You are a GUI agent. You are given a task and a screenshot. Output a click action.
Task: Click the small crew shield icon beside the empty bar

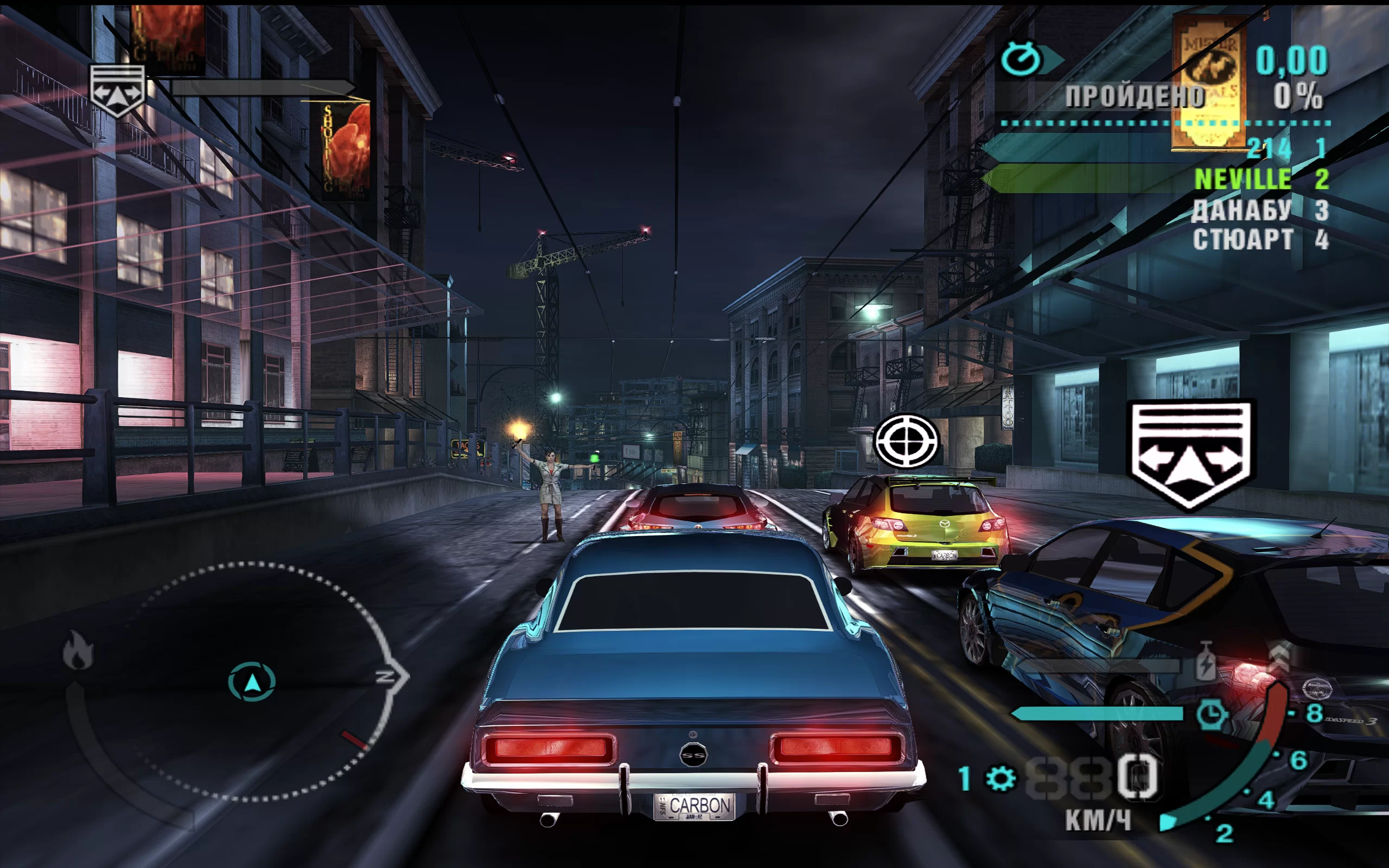[x=117, y=90]
